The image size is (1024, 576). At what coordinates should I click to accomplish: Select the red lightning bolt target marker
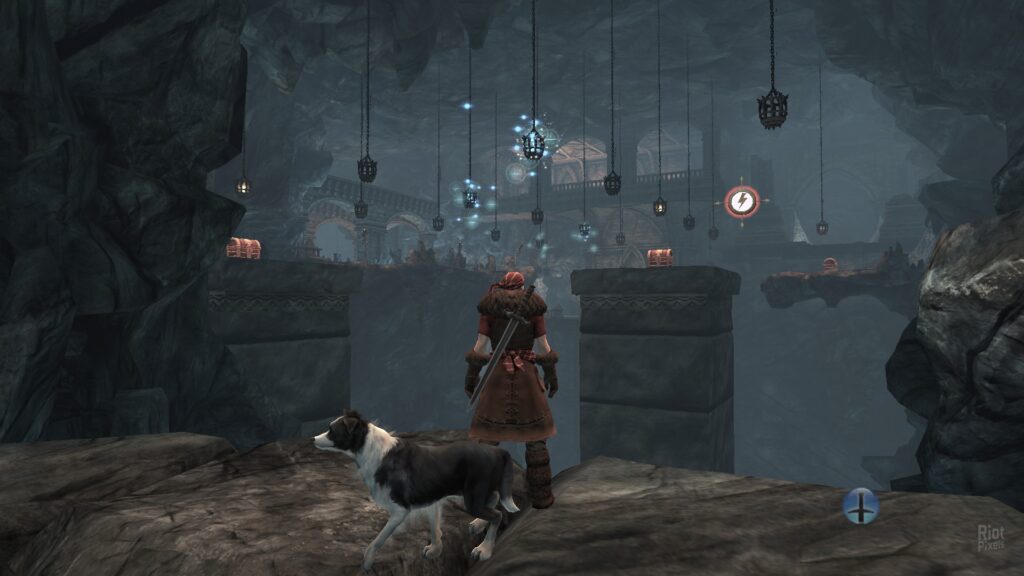click(x=741, y=202)
